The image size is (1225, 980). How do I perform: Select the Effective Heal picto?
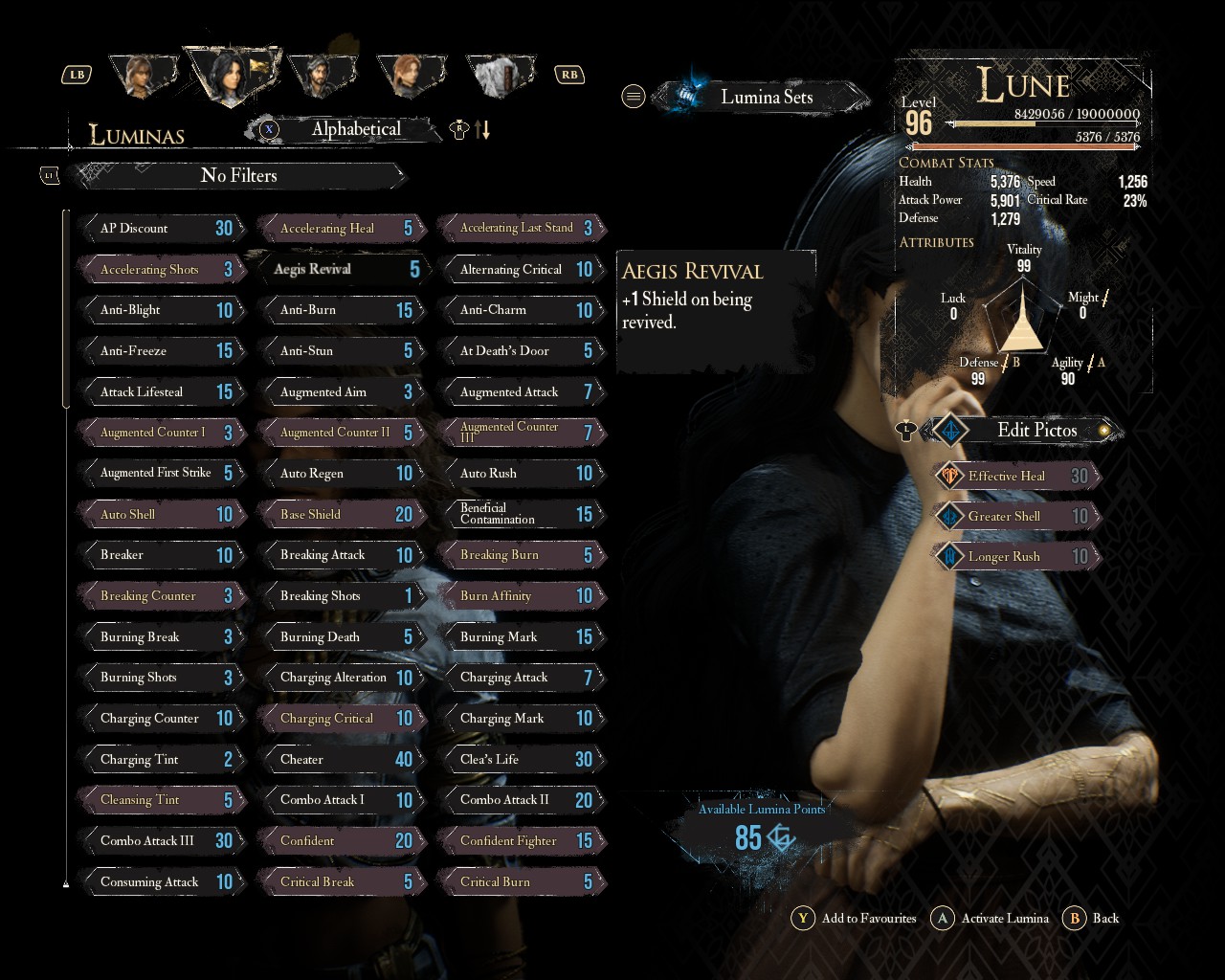1016,477
